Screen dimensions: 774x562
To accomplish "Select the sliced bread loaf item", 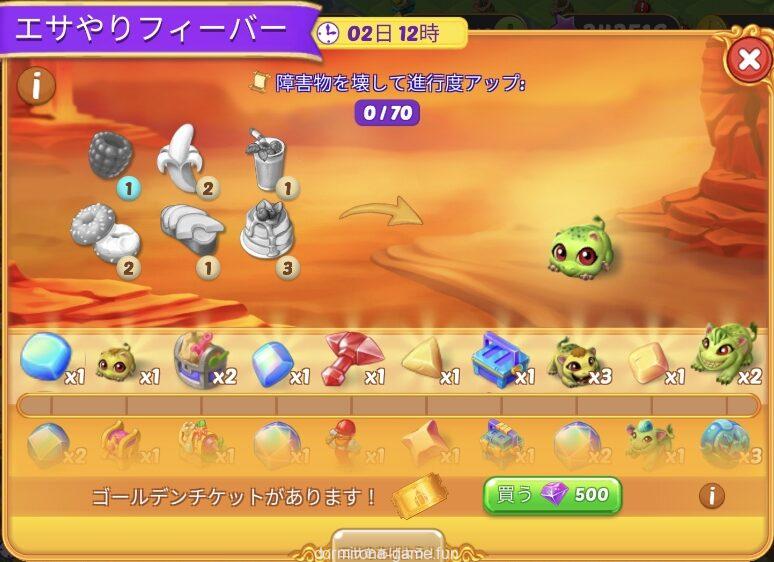I will [191, 227].
